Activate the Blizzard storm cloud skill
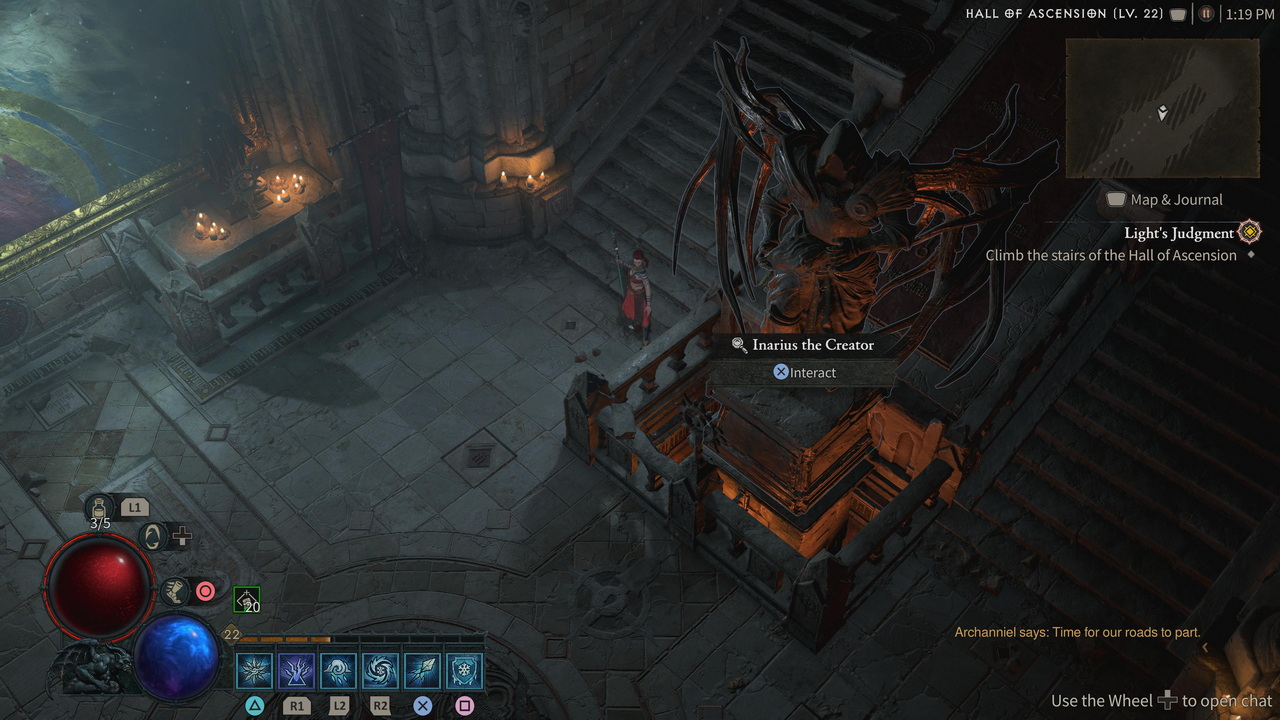This screenshot has height=720, width=1280. (338, 670)
